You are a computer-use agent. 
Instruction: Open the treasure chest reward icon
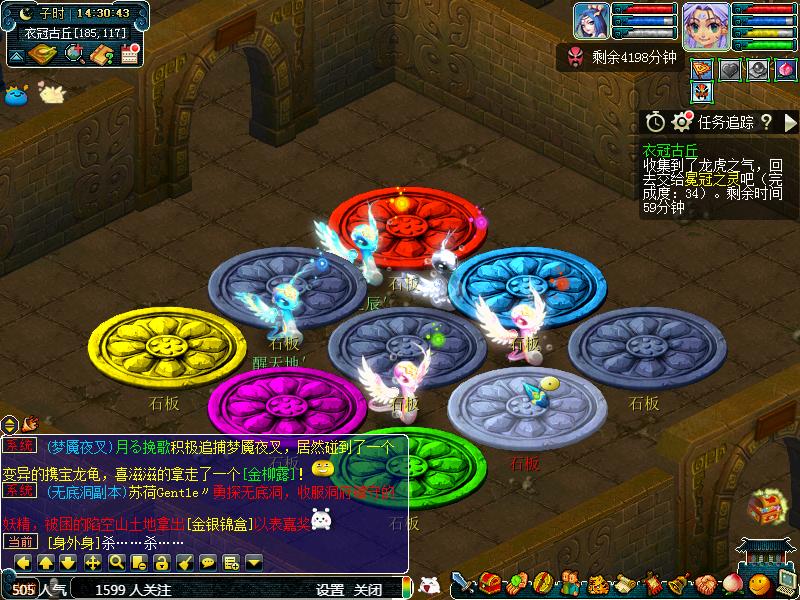765,506
